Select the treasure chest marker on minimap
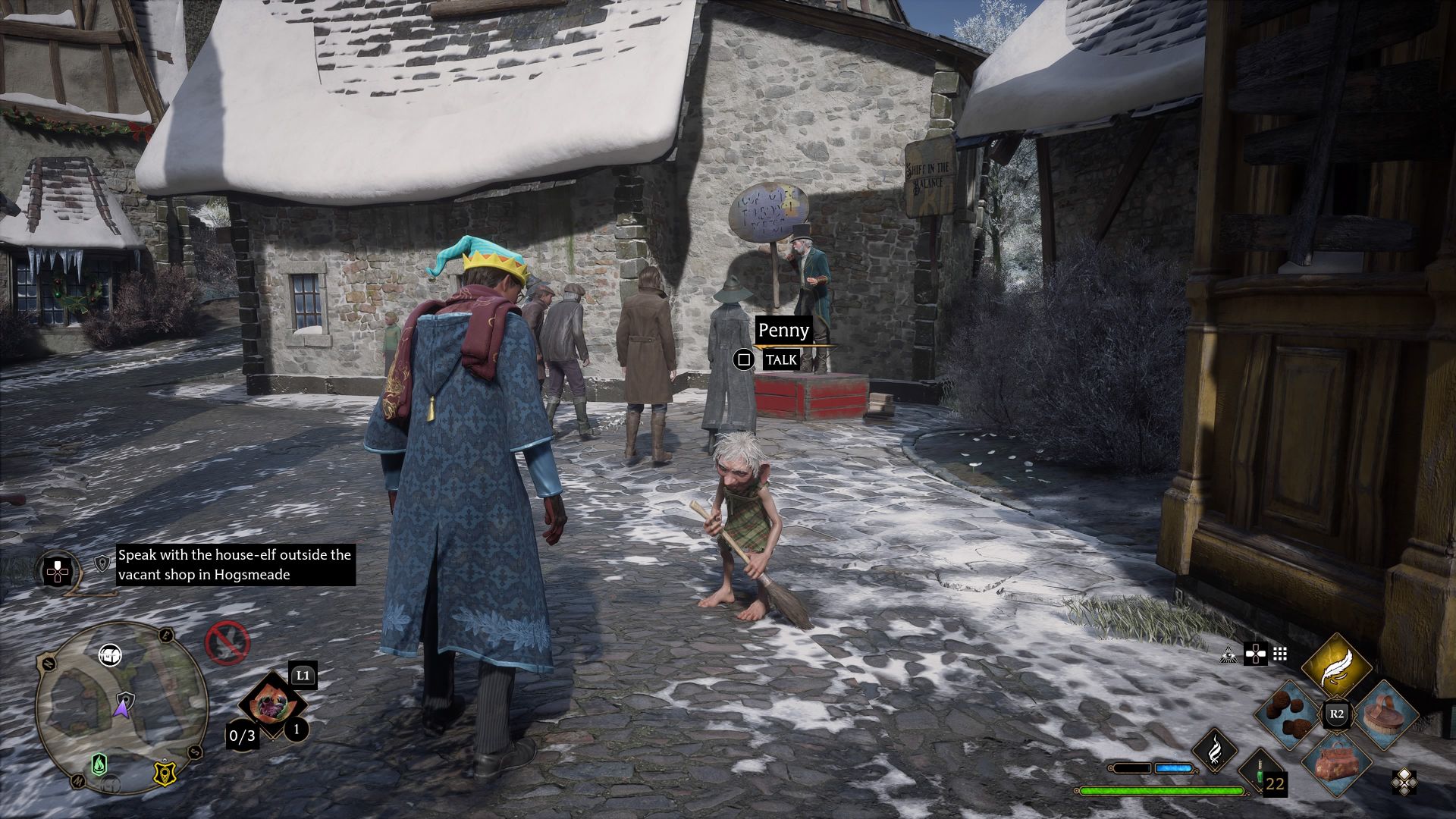1456x819 pixels. (x=111, y=654)
